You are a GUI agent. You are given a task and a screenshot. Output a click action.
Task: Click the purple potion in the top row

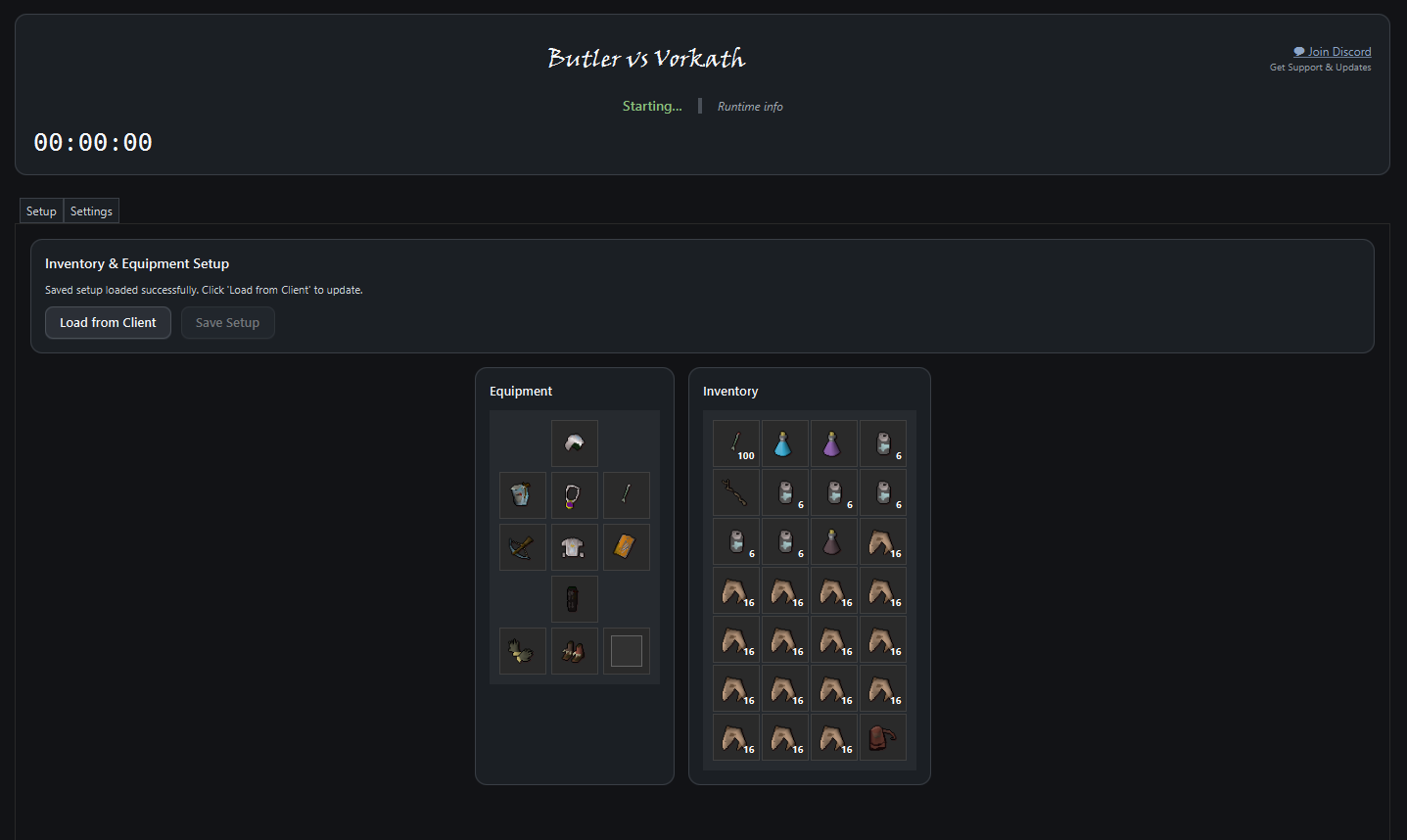pyautogui.click(x=834, y=443)
